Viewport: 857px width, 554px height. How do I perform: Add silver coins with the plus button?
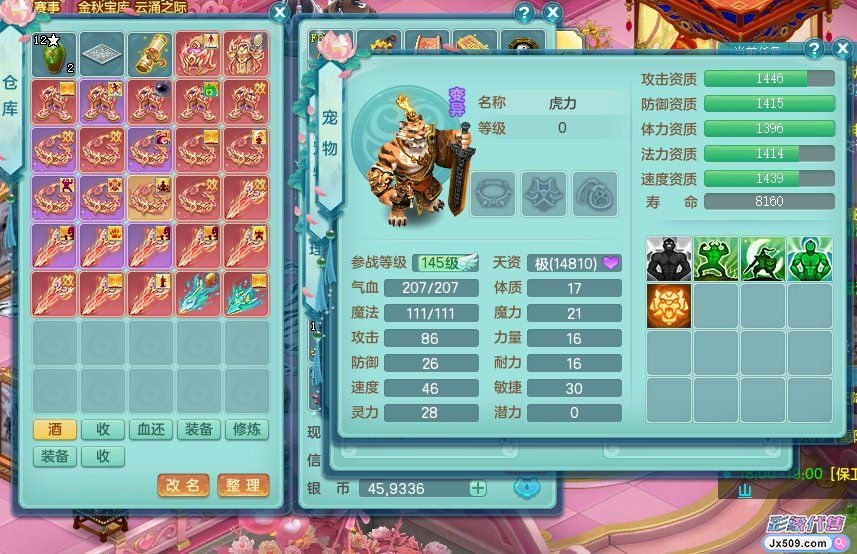[478, 488]
